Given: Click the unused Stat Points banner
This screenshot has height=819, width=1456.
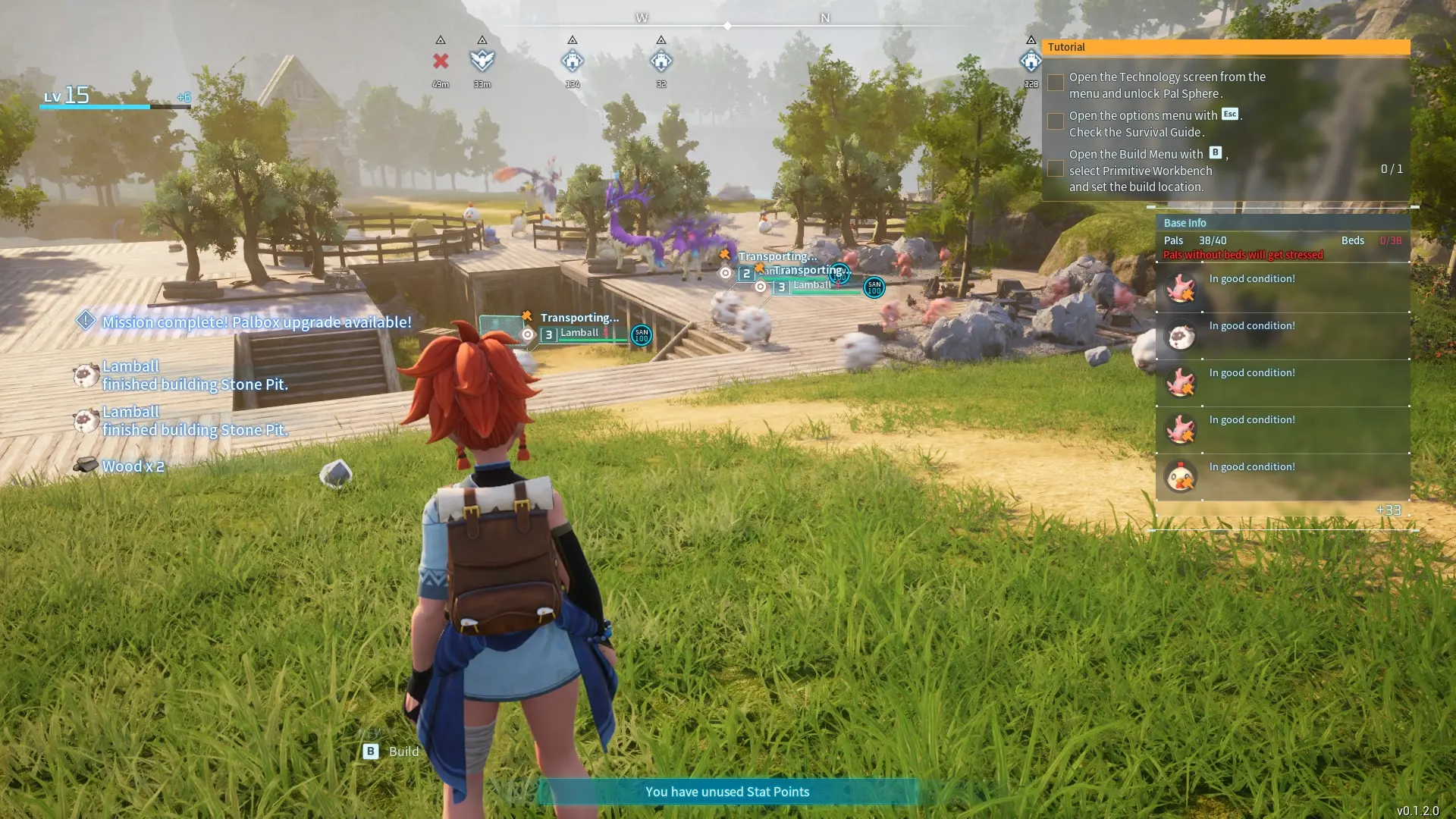Looking at the screenshot, I should pos(727,792).
